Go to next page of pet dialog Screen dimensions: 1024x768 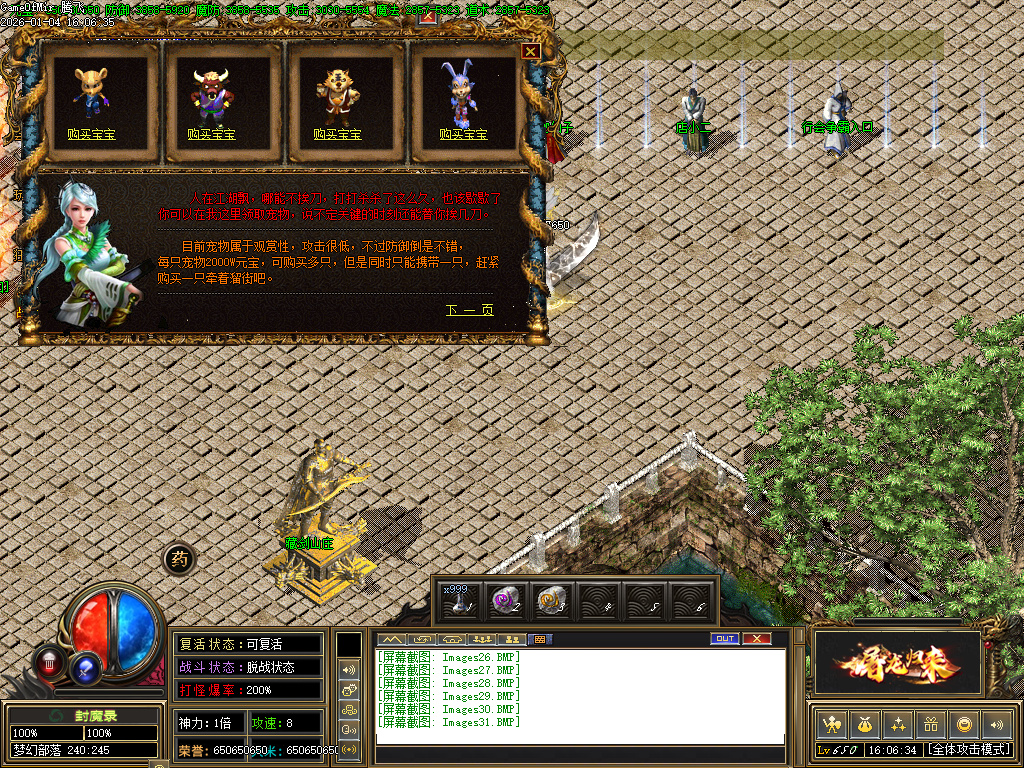(x=469, y=310)
